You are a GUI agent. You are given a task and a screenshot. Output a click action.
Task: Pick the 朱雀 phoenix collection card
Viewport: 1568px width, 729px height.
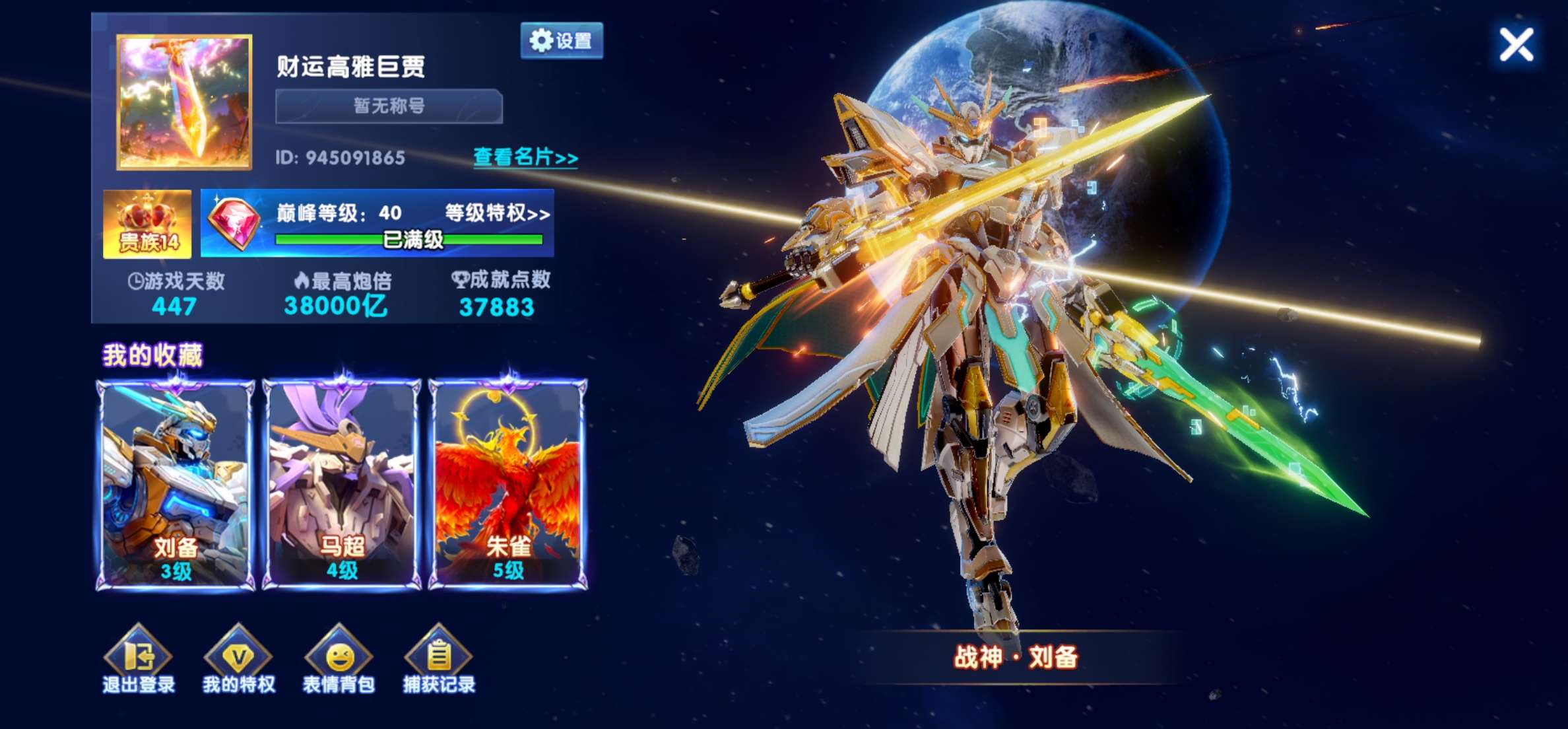508,484
